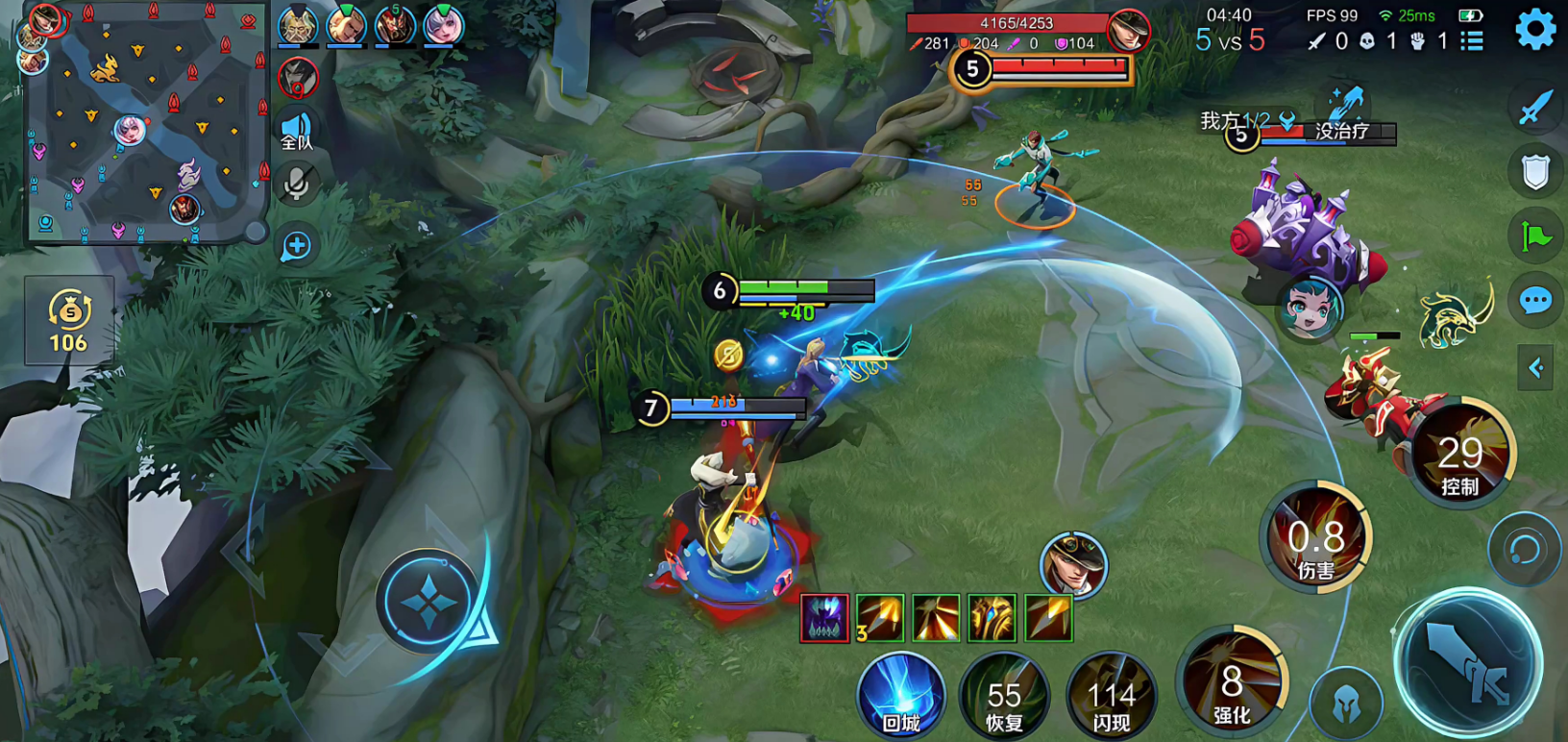The width and height of the screenshot is (1568, 742).
Task: Send the sword attack signal
Action: pyautogui.click(x=1535, y=108)
